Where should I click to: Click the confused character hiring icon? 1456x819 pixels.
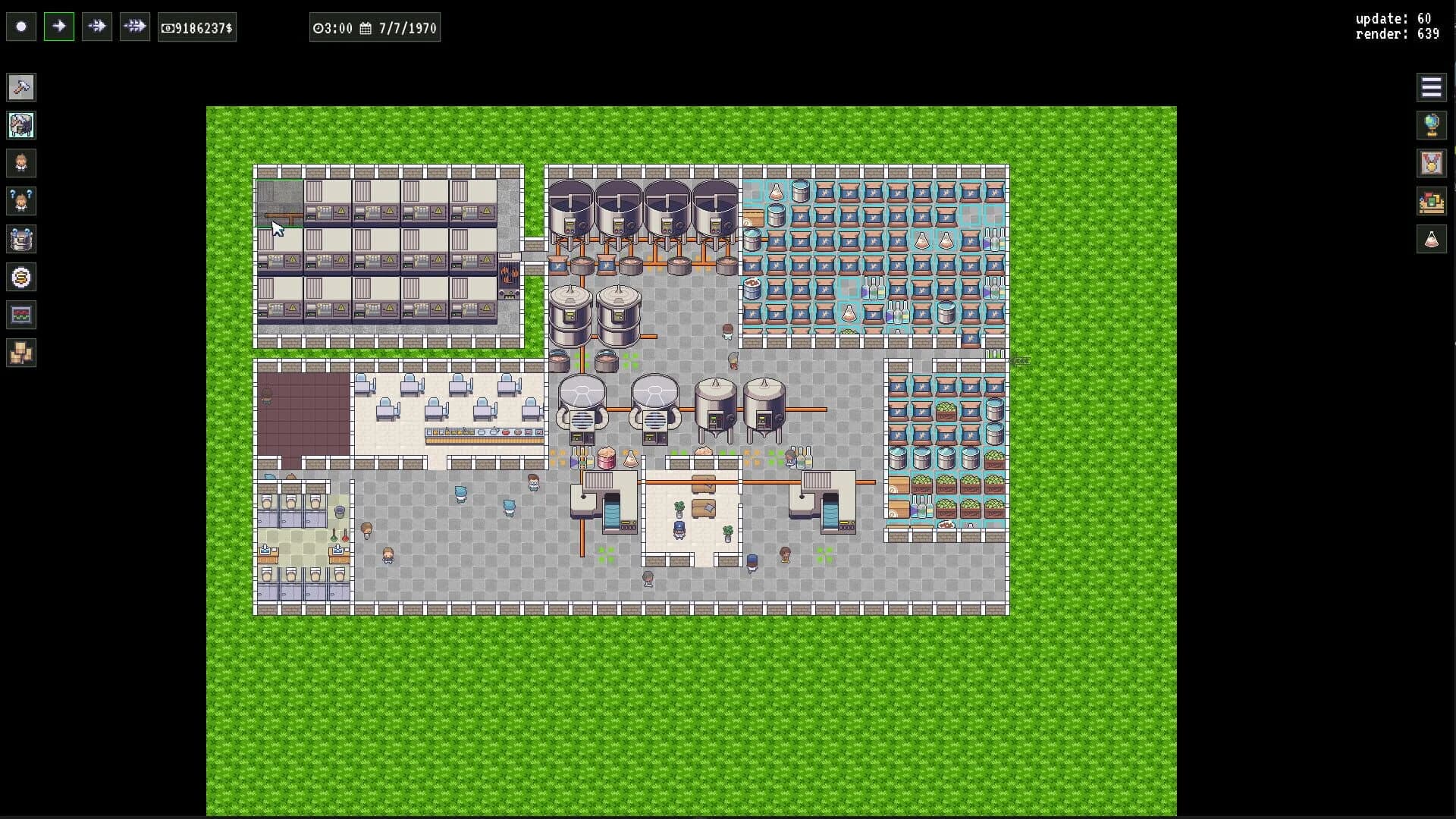tap(21, 201)
